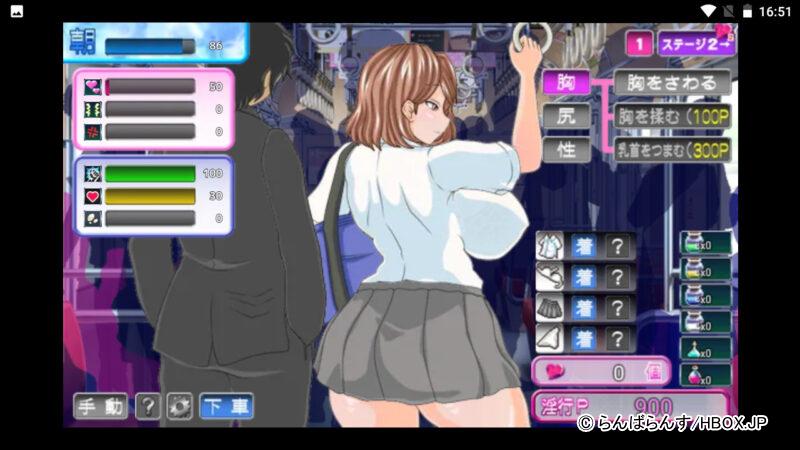This screenshot has height=450, width=800.
Task: Select the blue liquid jar item slot
Action: 704,298
